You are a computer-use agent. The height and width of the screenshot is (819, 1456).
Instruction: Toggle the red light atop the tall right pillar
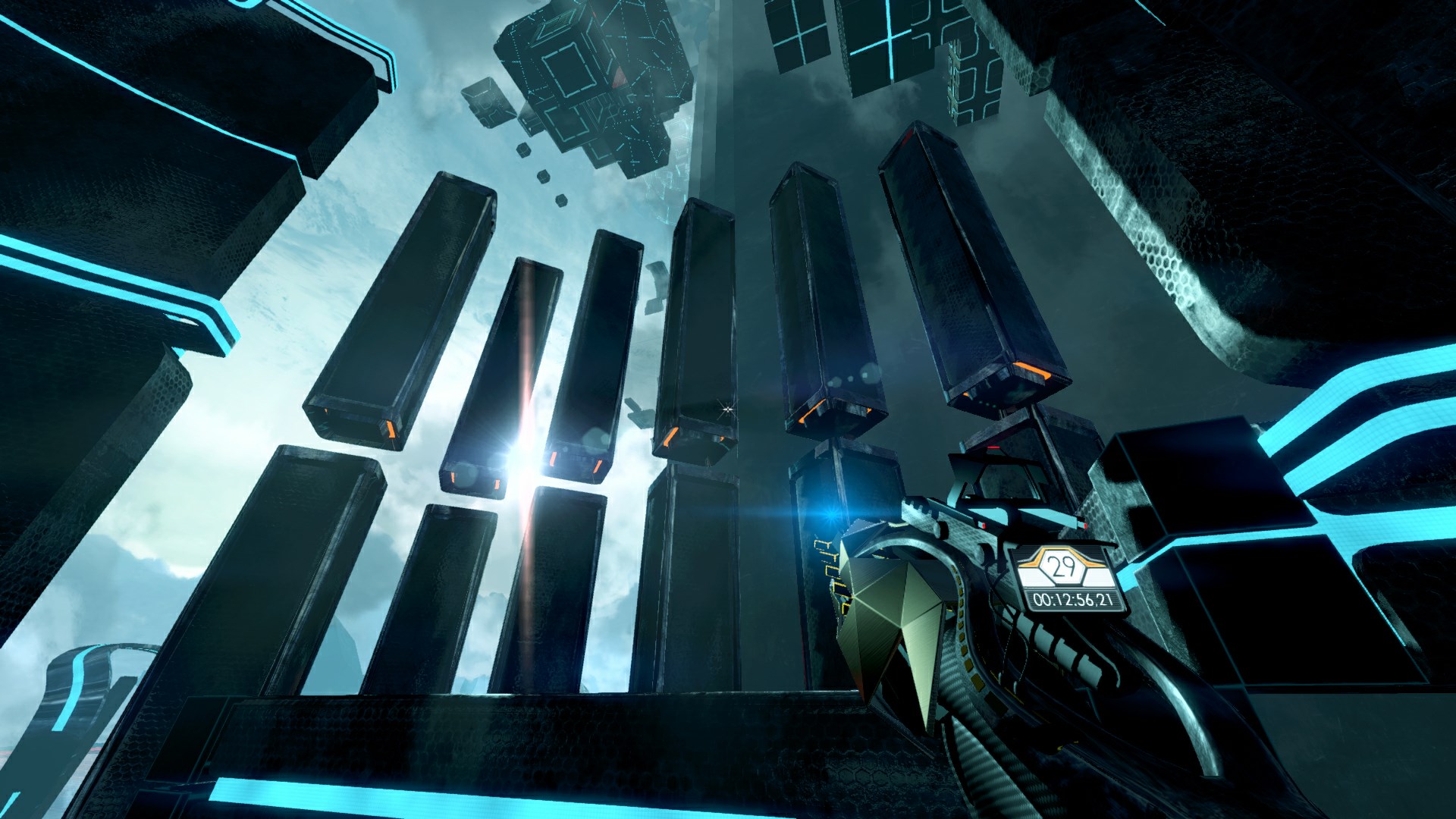907,136
